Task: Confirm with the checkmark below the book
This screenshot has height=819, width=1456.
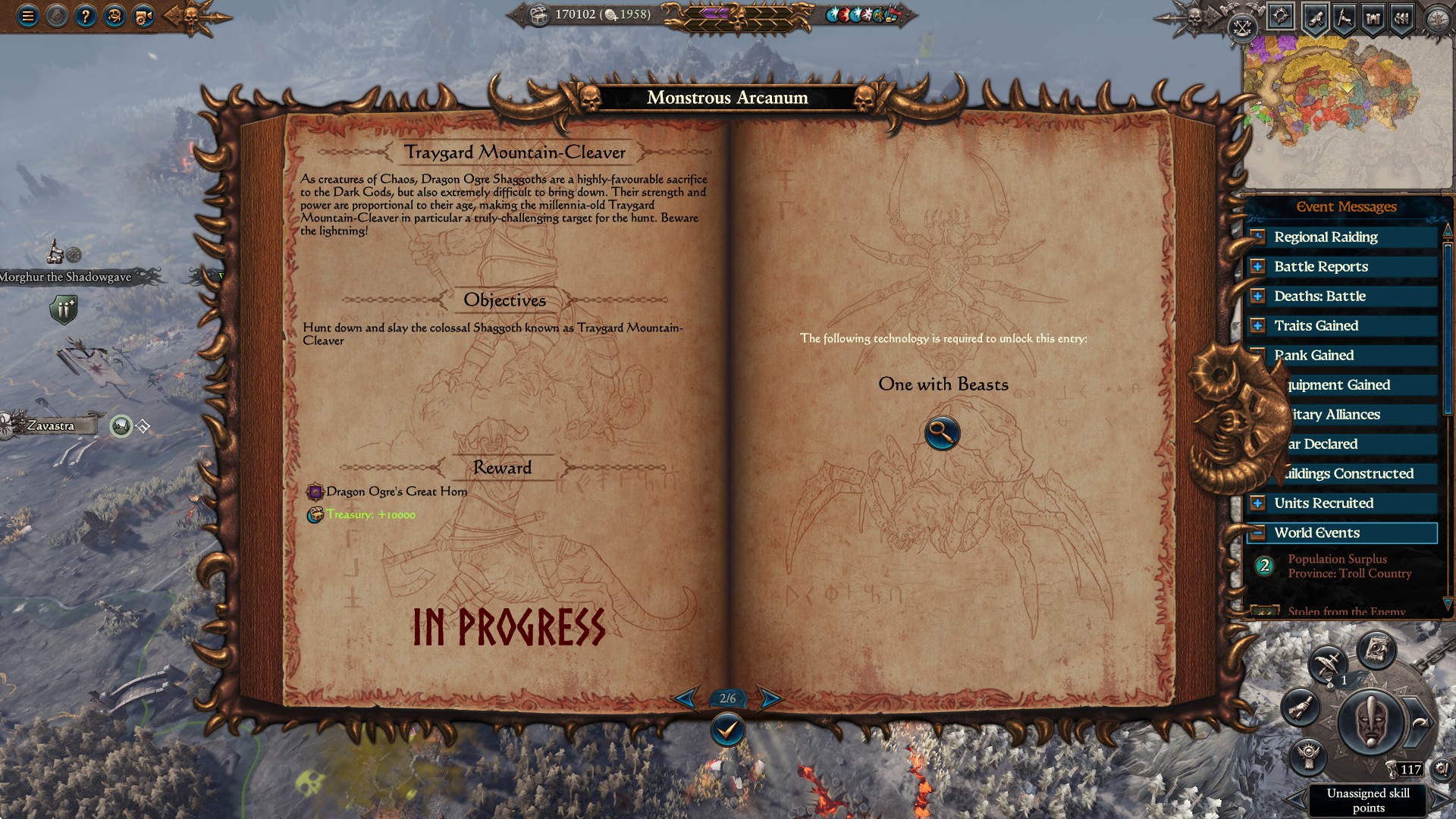Action: click(727, 730)
